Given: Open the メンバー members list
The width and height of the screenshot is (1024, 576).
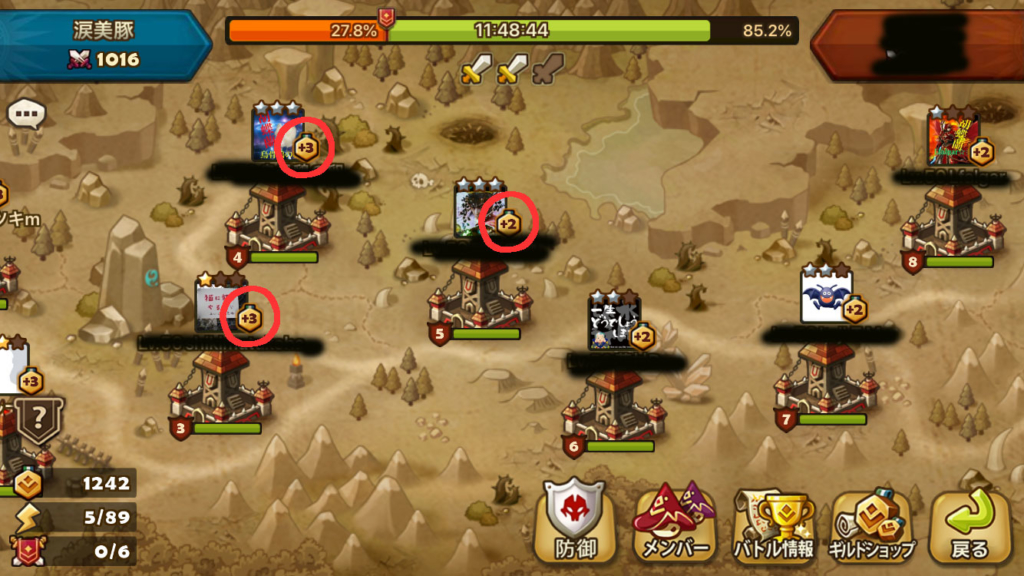Looking at the screenshot, I should click(x=673, y=522).
